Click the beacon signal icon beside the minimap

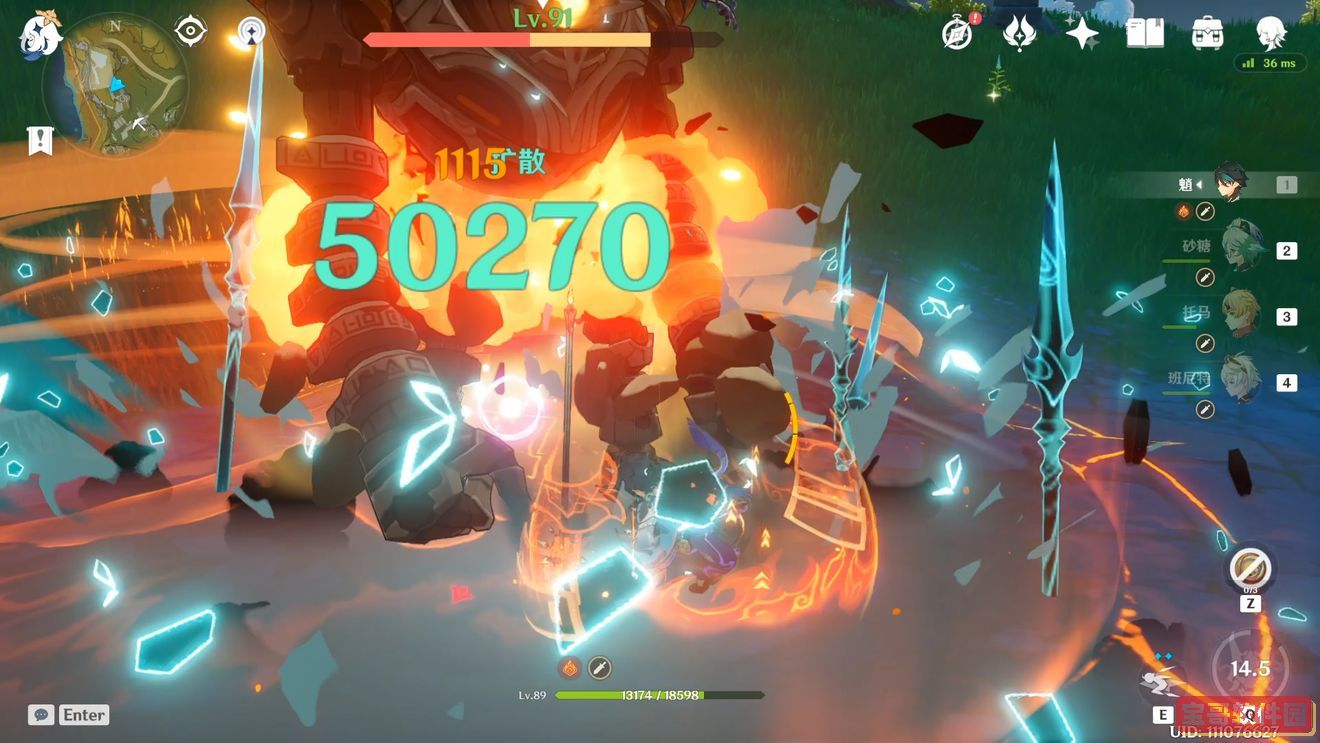(x=252, y=32)
